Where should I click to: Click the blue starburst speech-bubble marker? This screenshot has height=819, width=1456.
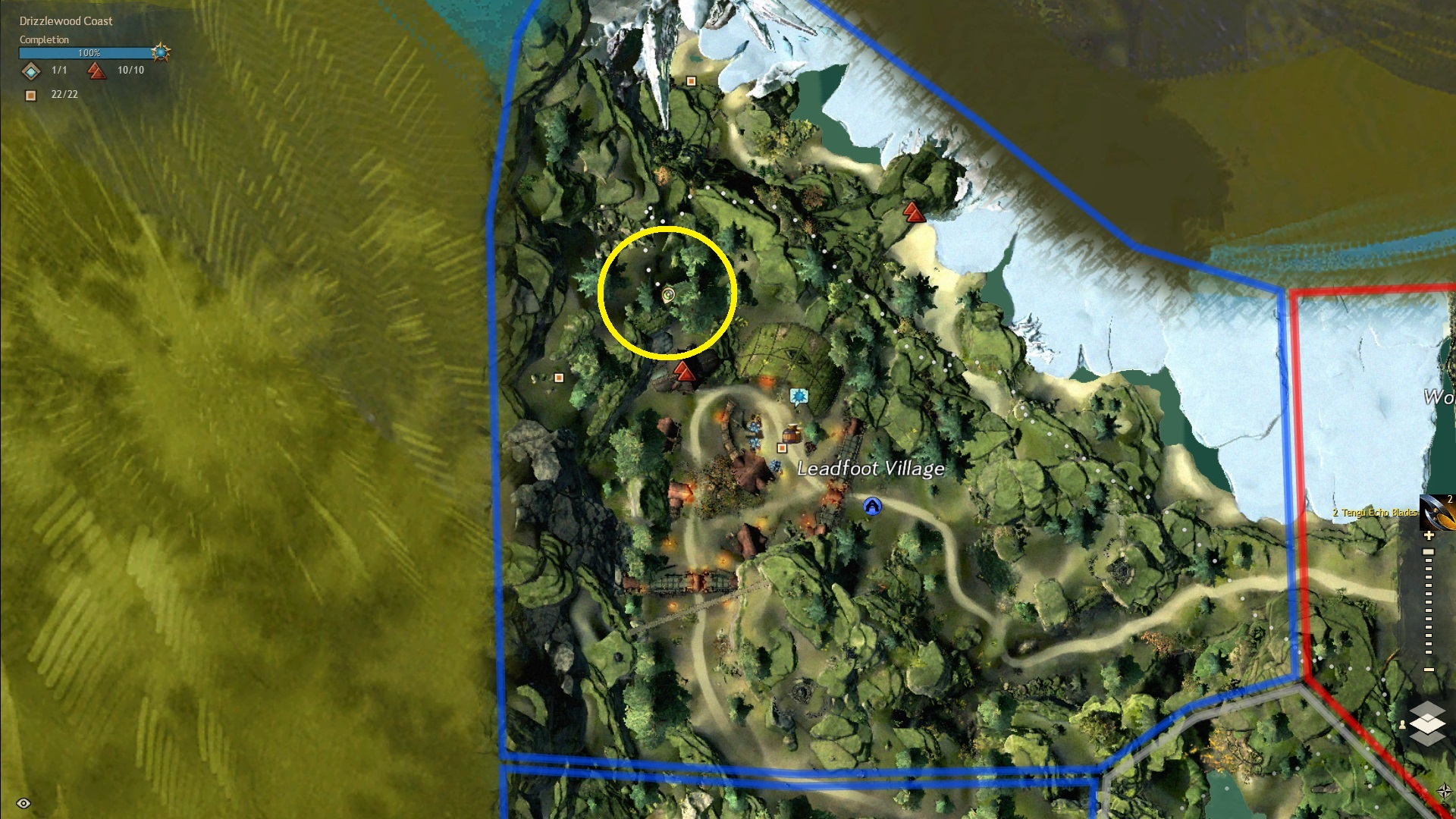798,396
